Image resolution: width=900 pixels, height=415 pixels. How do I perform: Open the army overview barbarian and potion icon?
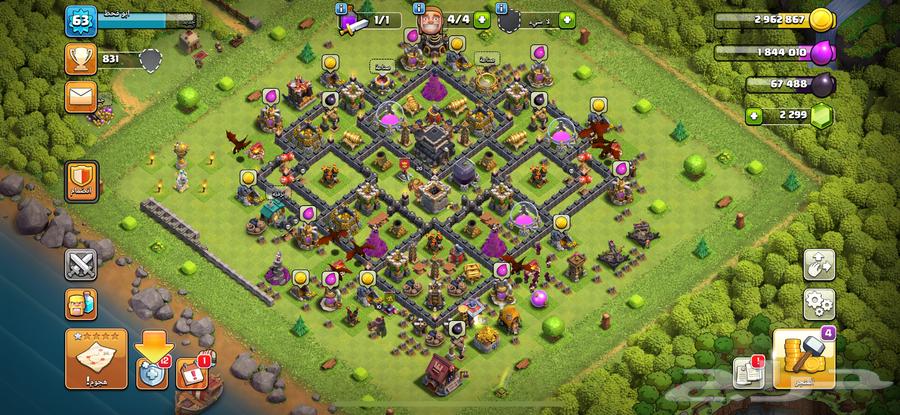click(81, 303)
